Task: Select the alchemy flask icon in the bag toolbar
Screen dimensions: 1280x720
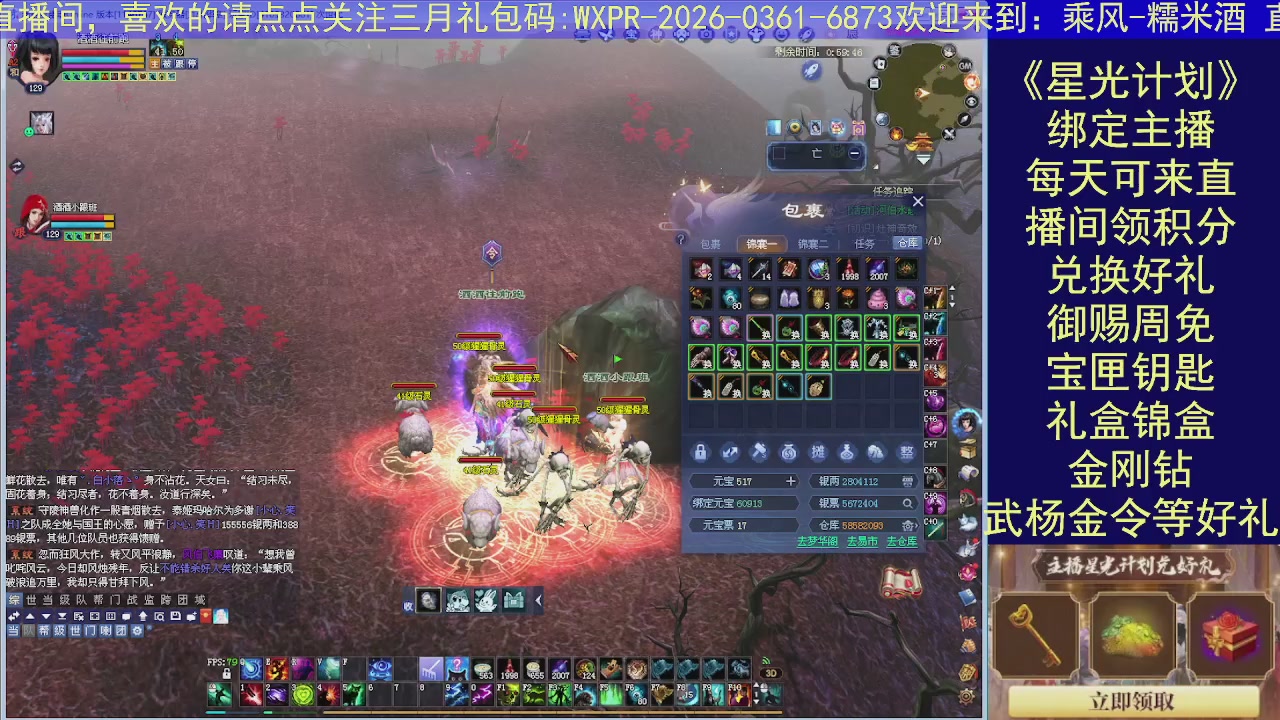Action: [x=846, y=452]
